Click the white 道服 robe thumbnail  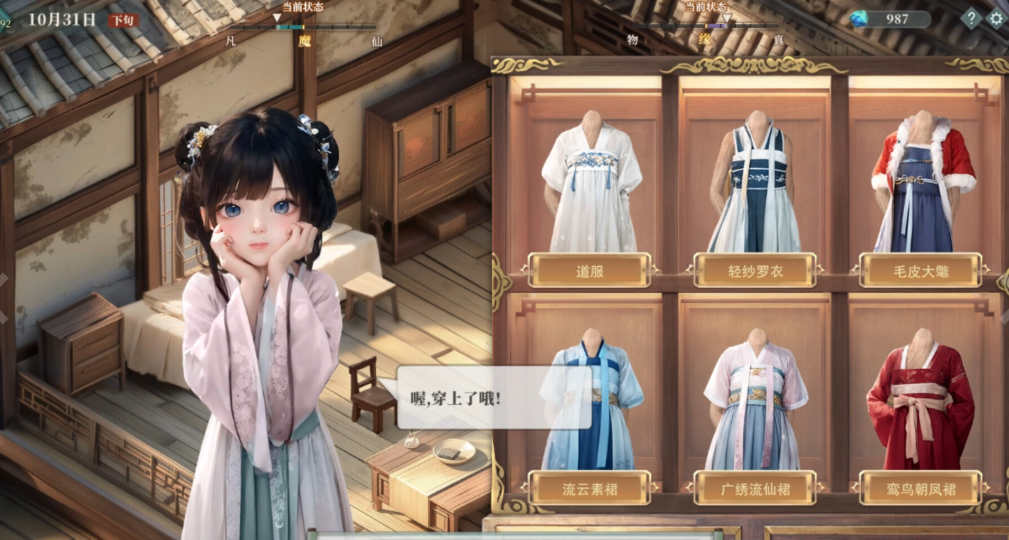click(591, 185)
